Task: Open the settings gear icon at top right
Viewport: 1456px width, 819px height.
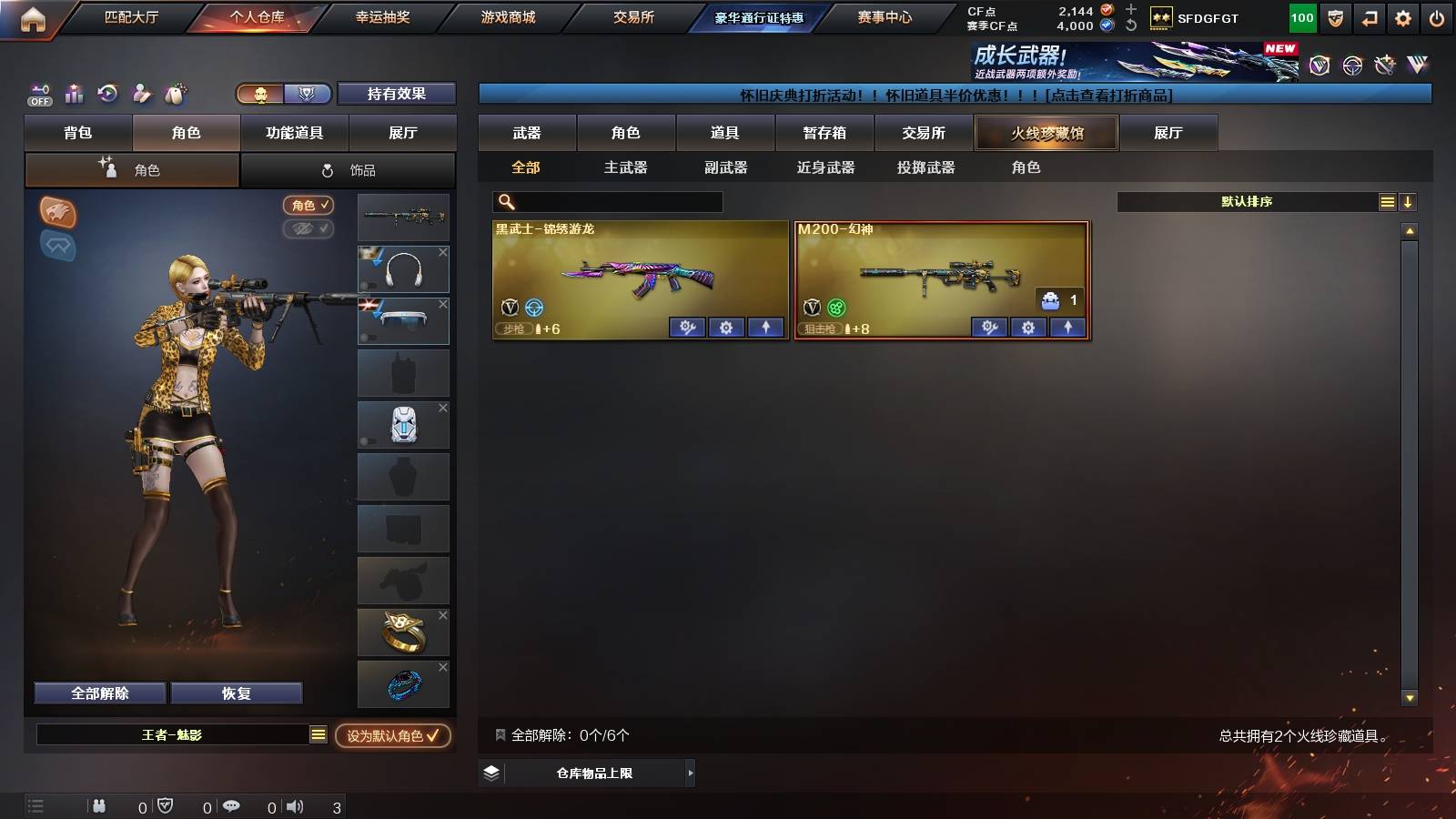Action: click(1402, 17)
